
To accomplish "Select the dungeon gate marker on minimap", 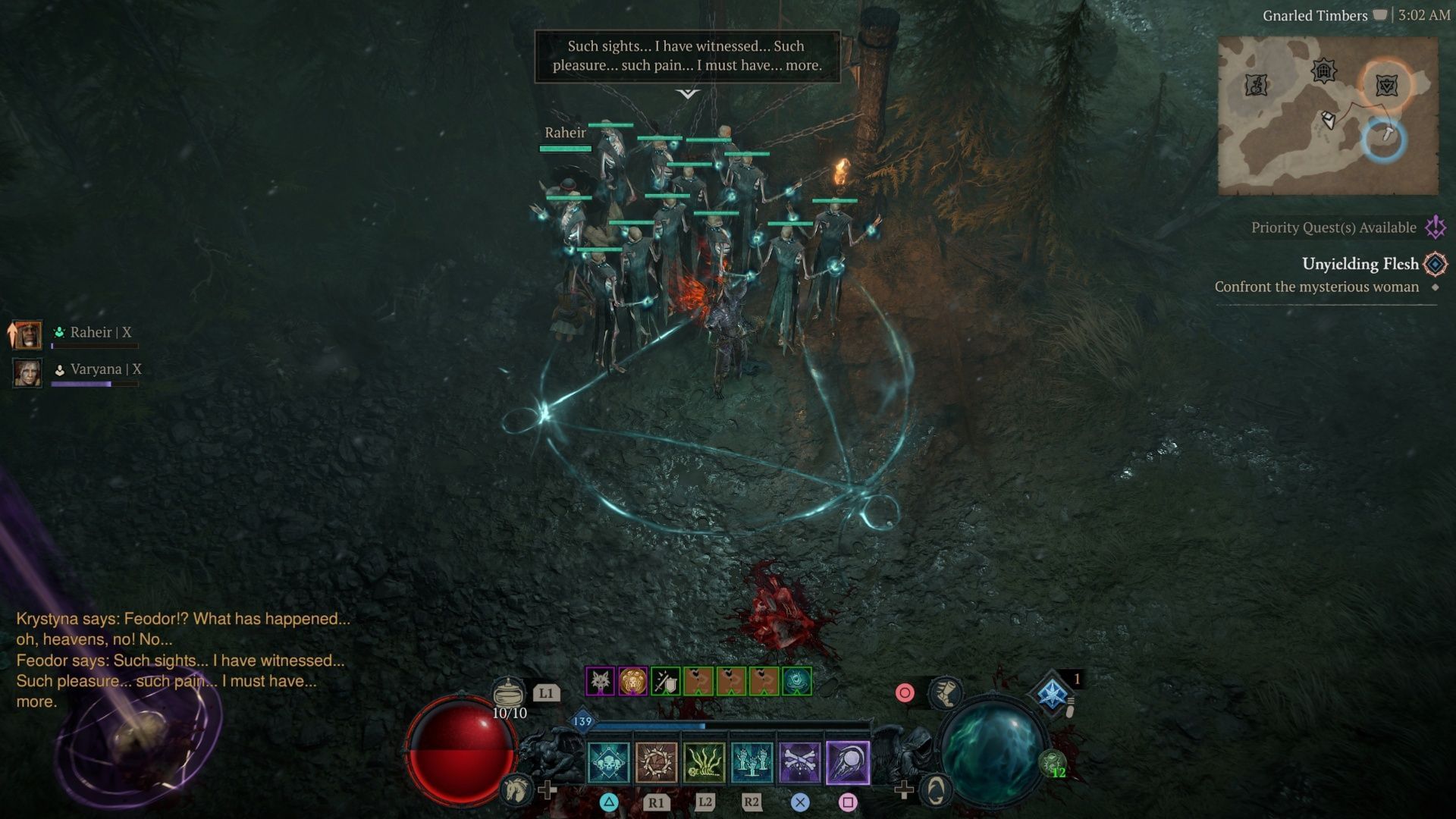I will pos(1323,71).
